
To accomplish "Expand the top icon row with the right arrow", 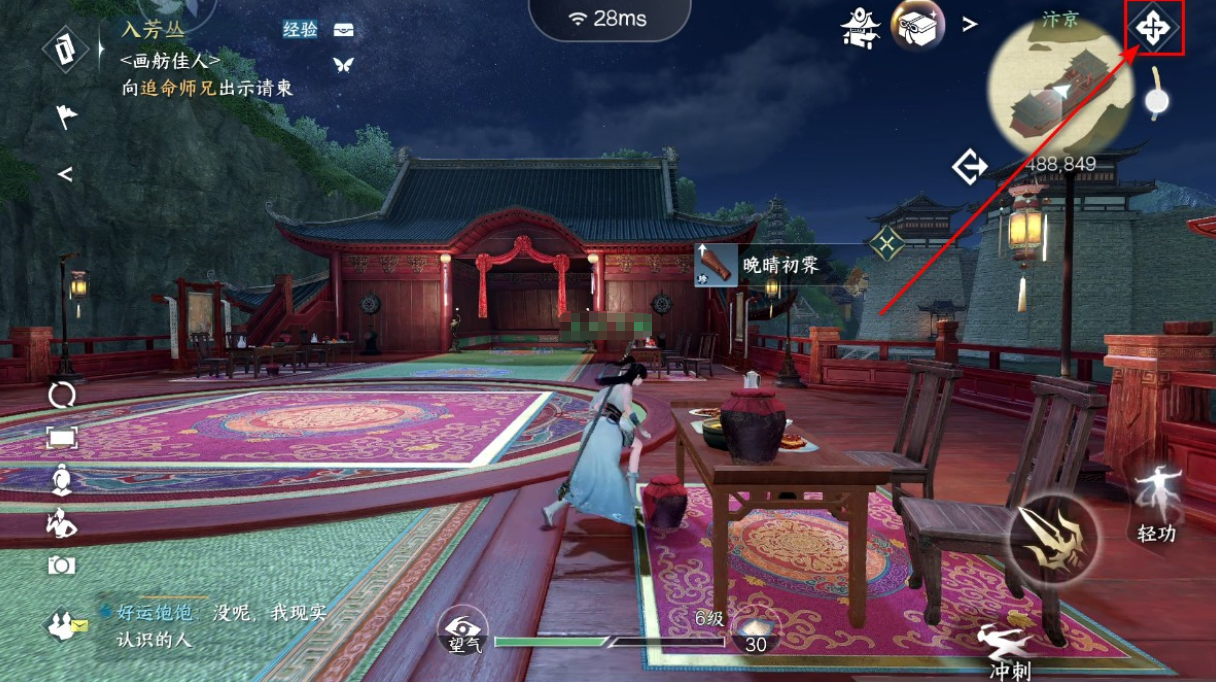I will [x=969, y=25].
